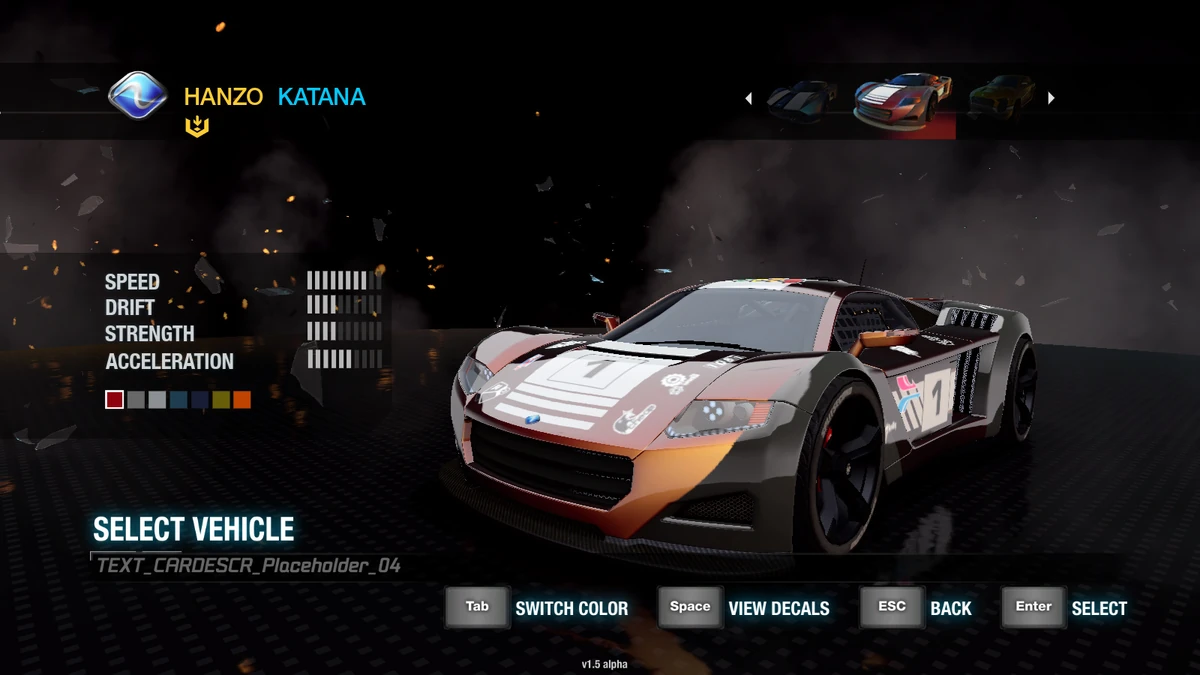Pick the yellow-green car thumbnail
Image resolution: width=1200 pixels, height=675 pixels.
coord(1001,98)
